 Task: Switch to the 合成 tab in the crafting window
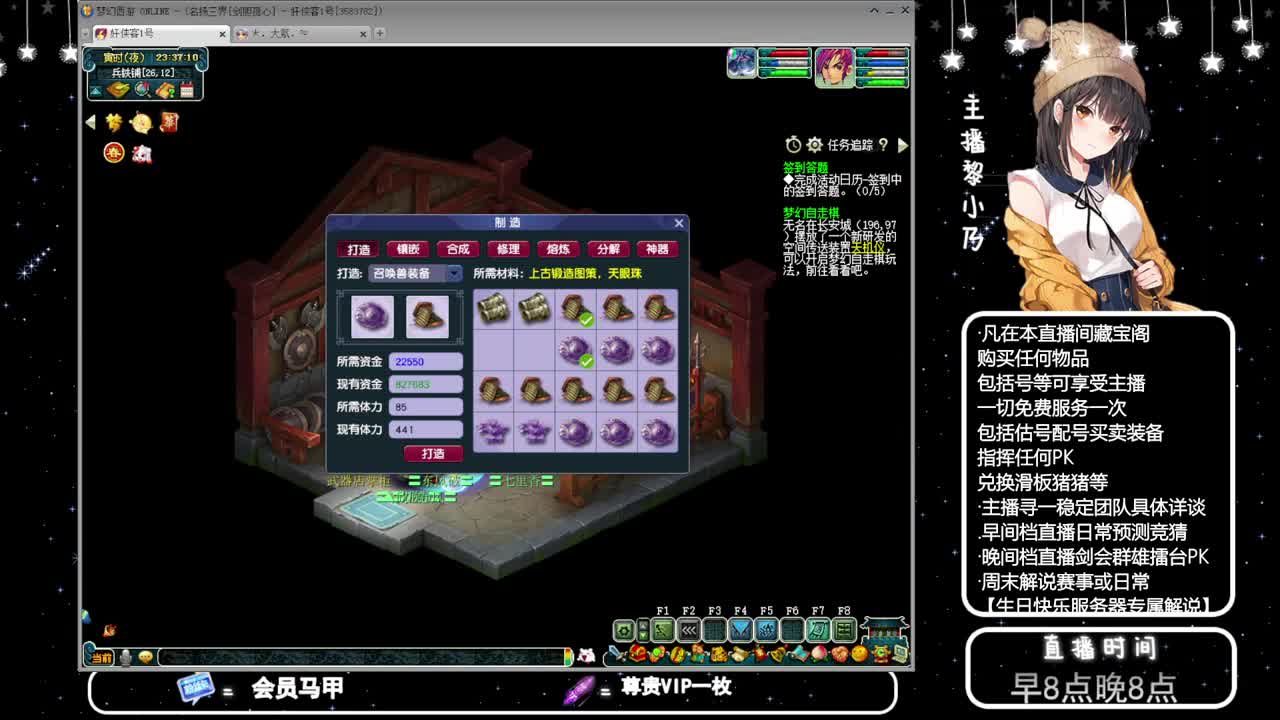pyautogui.click(x=459, y=249)
